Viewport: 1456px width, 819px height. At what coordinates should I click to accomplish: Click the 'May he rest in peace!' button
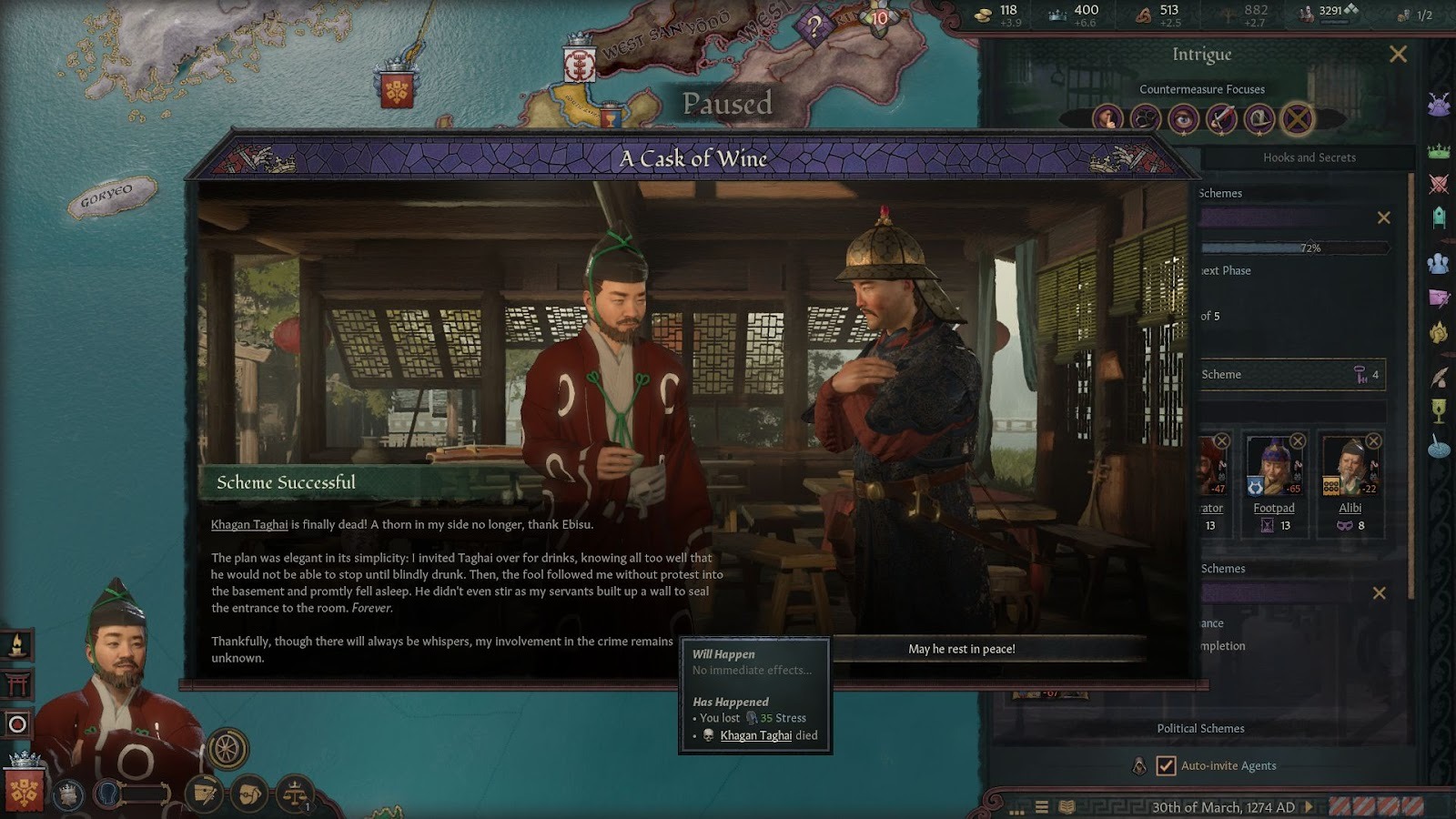click(x=960, y=649)
